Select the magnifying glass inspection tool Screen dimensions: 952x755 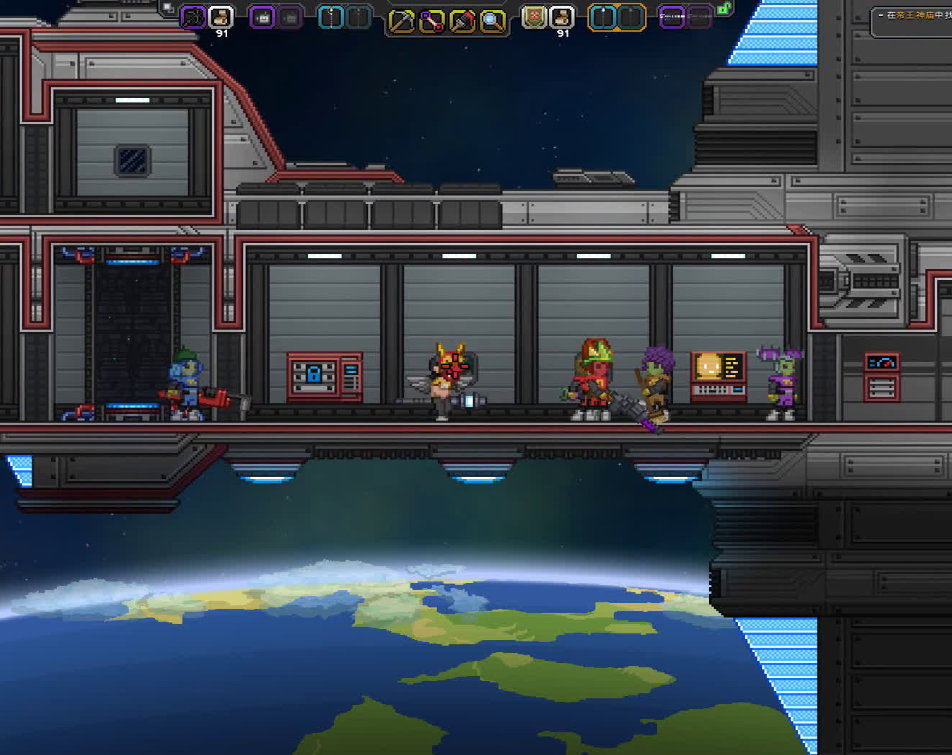(x=492, y=20)
